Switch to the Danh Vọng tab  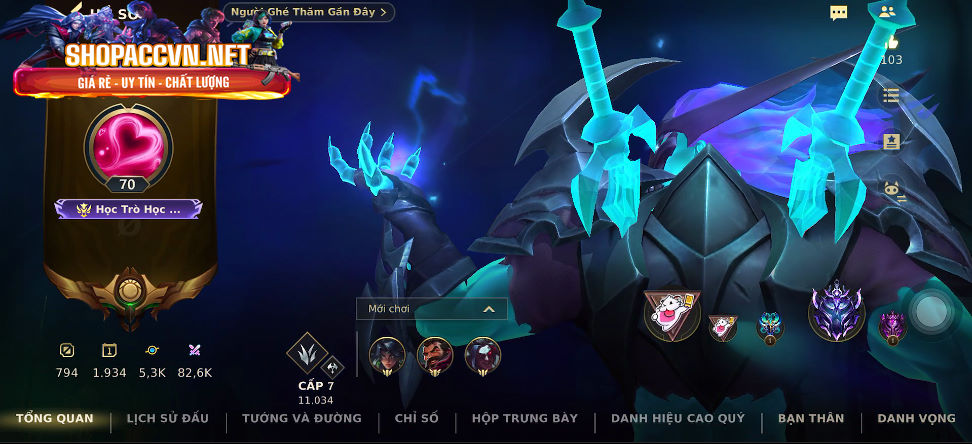coord(915,418)
